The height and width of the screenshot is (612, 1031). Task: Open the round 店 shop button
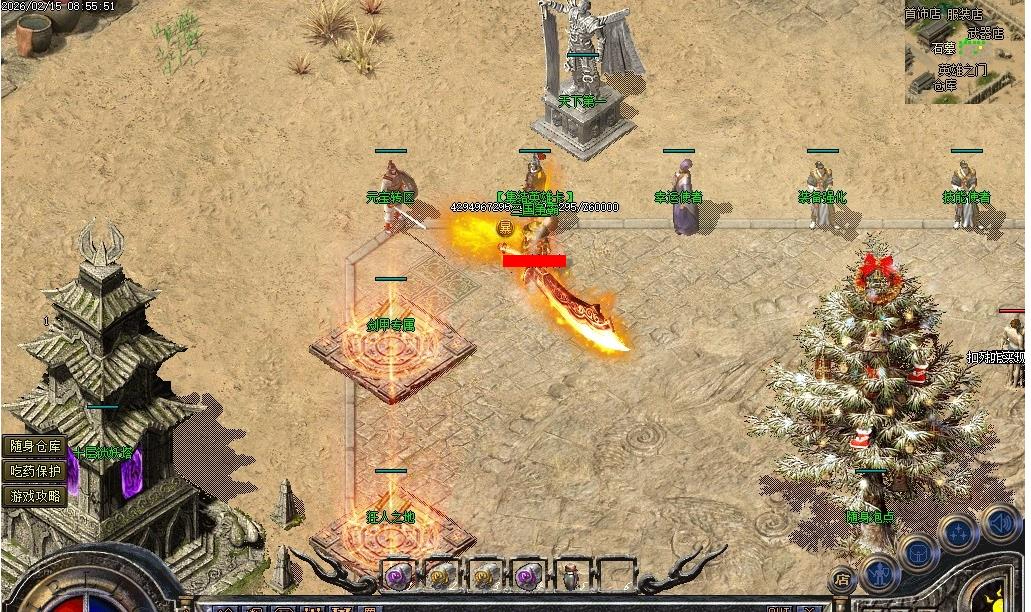842,578
